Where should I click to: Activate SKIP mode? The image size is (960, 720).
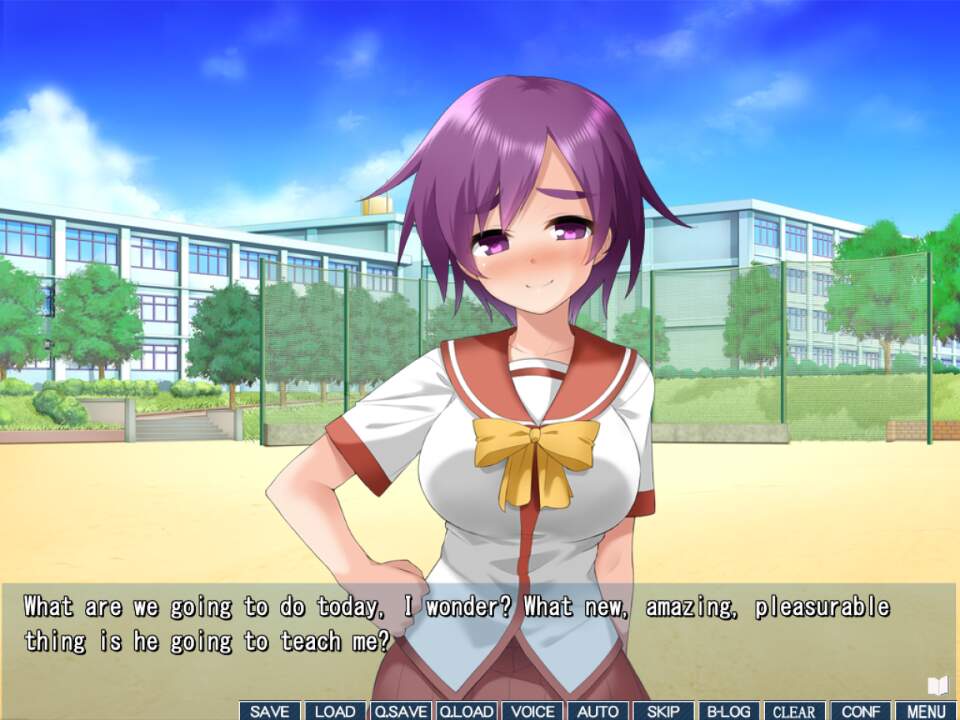[x=663, y=711]
